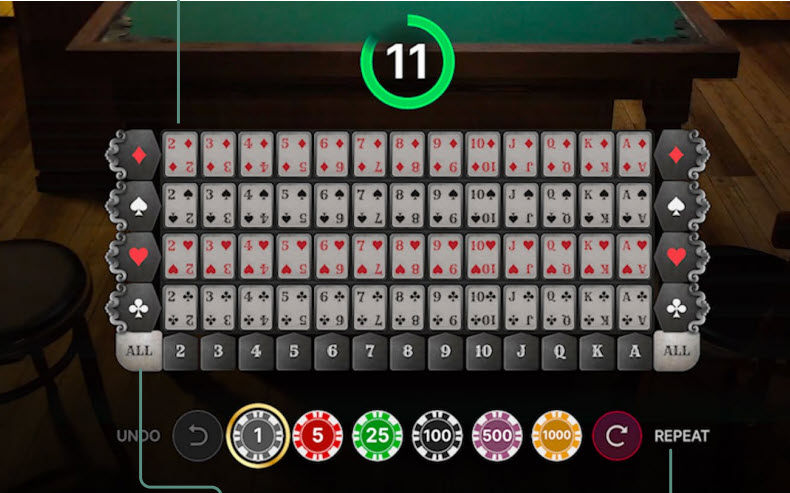This screenshot has width=790, height=493.
Task: Repeat the previous bet
Action: click(617, 436)
